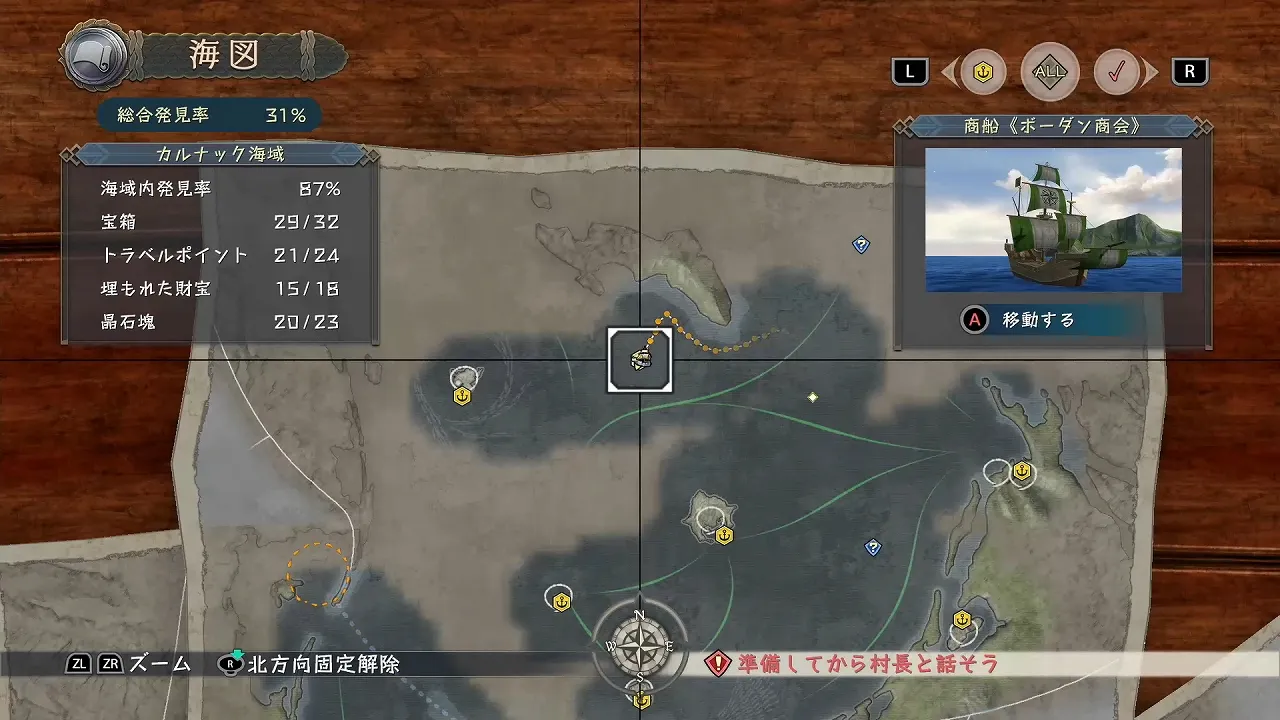Toggle the anchor marker filter in the top bar
The height and width of the screenshot is (720, 1280).
pyautogui.click(x=983, y=71)
